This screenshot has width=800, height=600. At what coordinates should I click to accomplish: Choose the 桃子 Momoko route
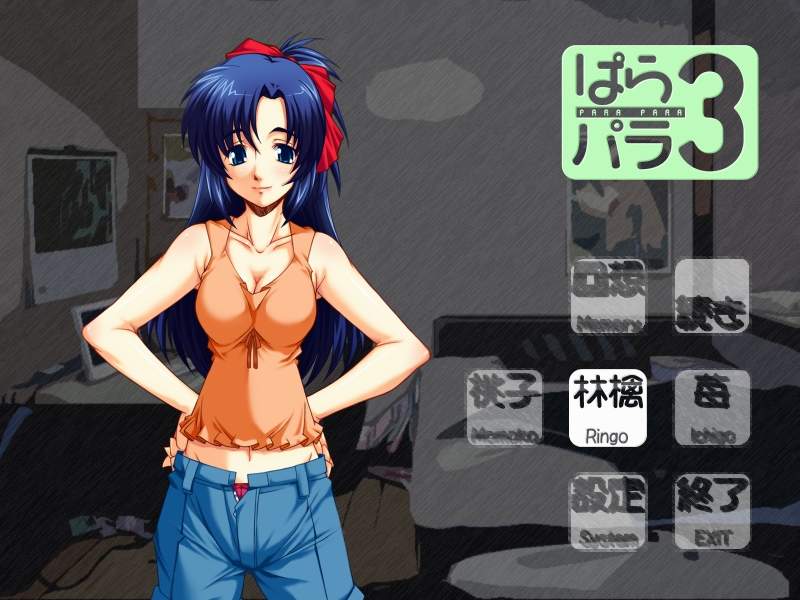pos(504,409)
